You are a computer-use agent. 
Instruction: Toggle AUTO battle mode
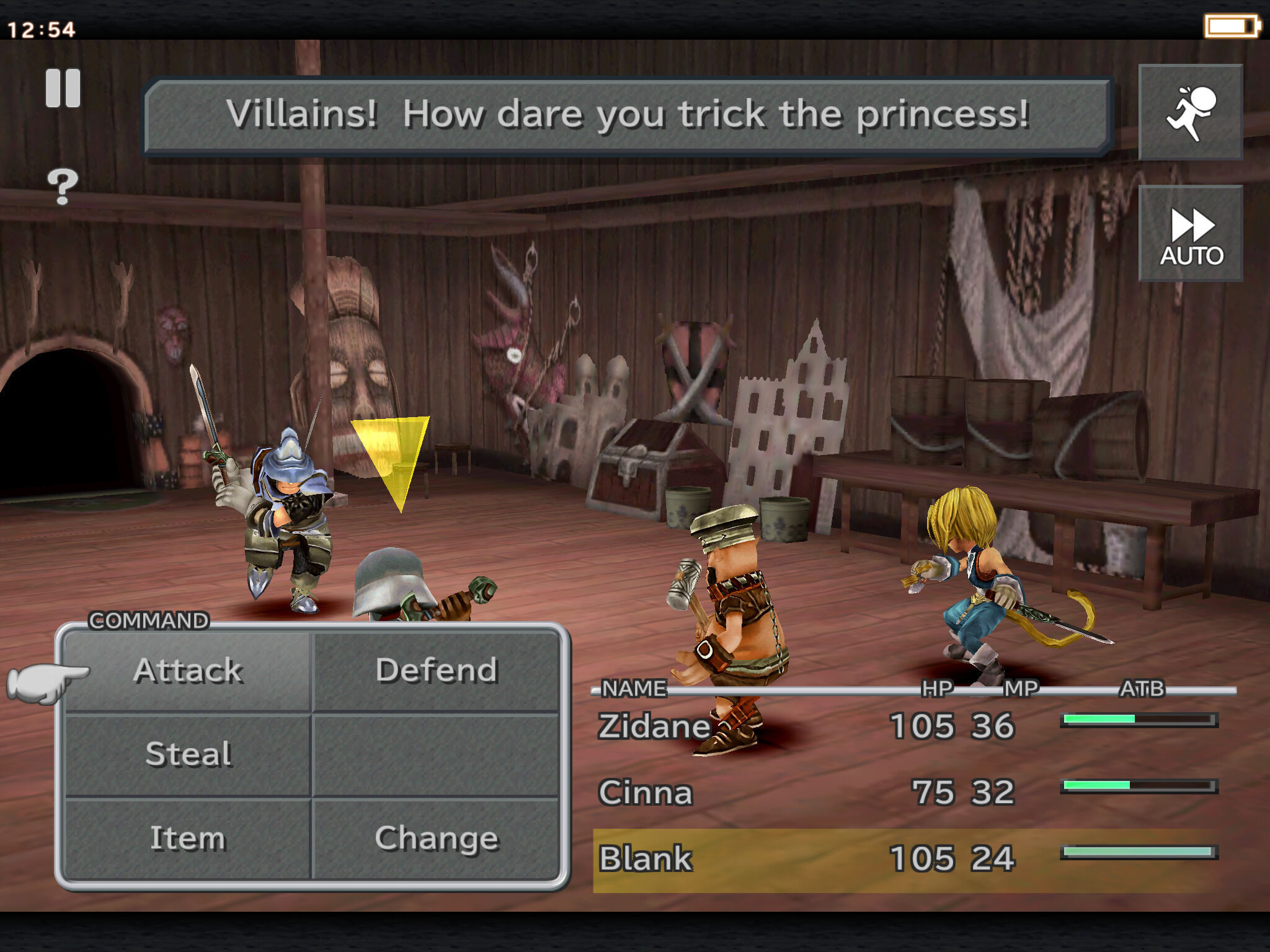tap(1191, 234)
